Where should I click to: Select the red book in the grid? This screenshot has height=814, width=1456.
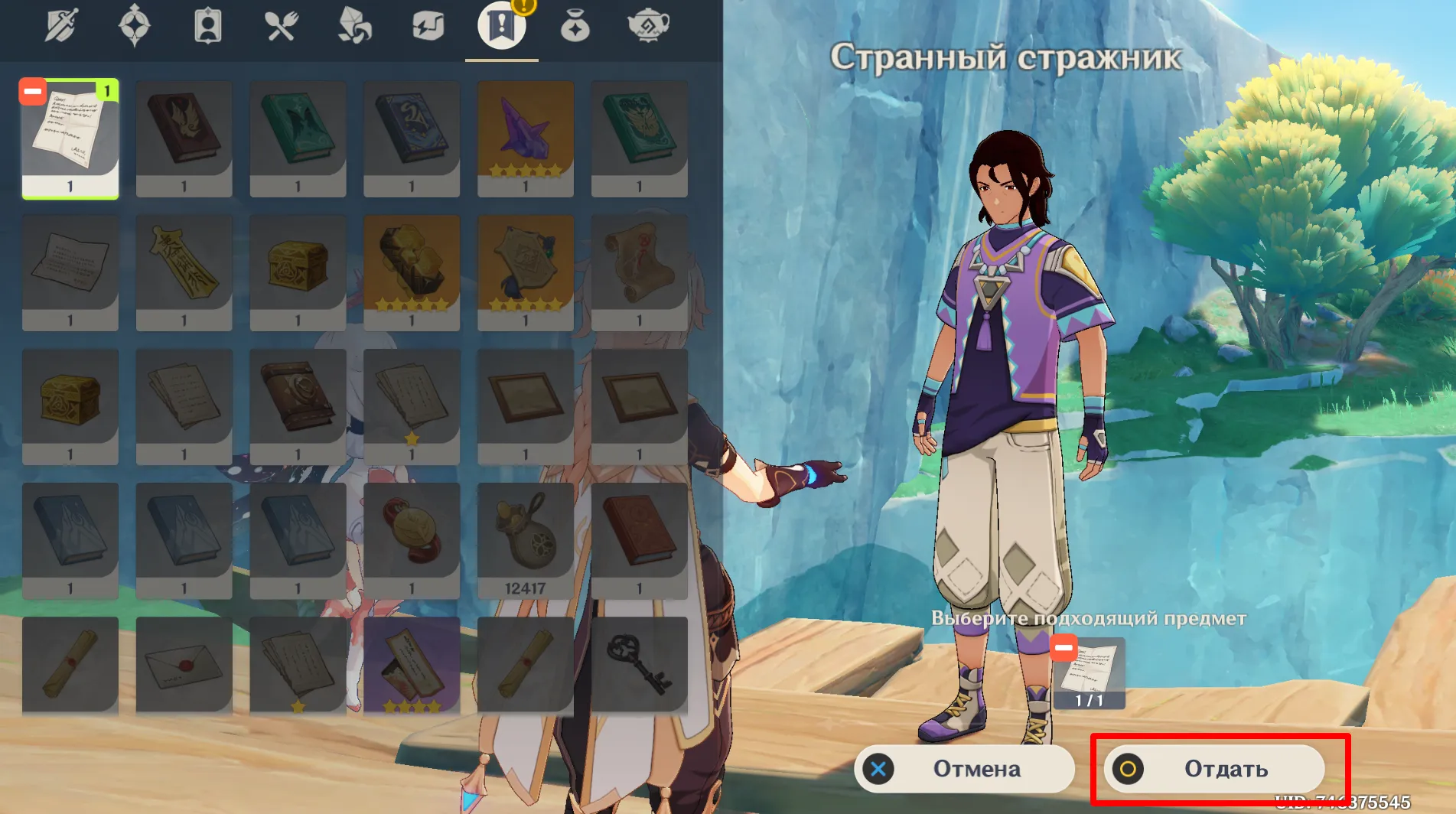coord(184,138)
